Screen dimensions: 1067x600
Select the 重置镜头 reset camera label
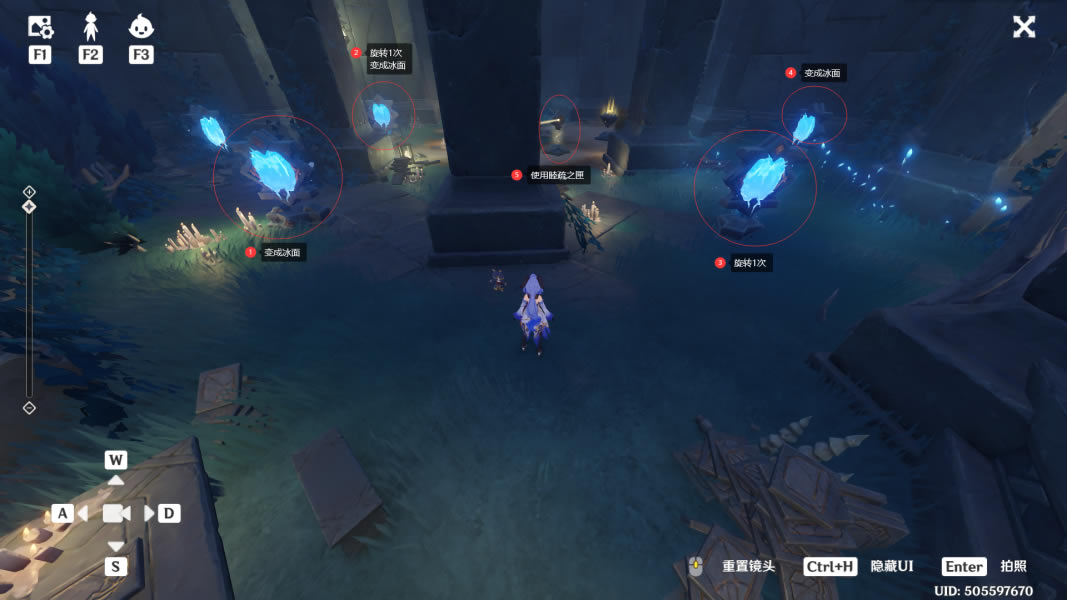coord(748,566)
